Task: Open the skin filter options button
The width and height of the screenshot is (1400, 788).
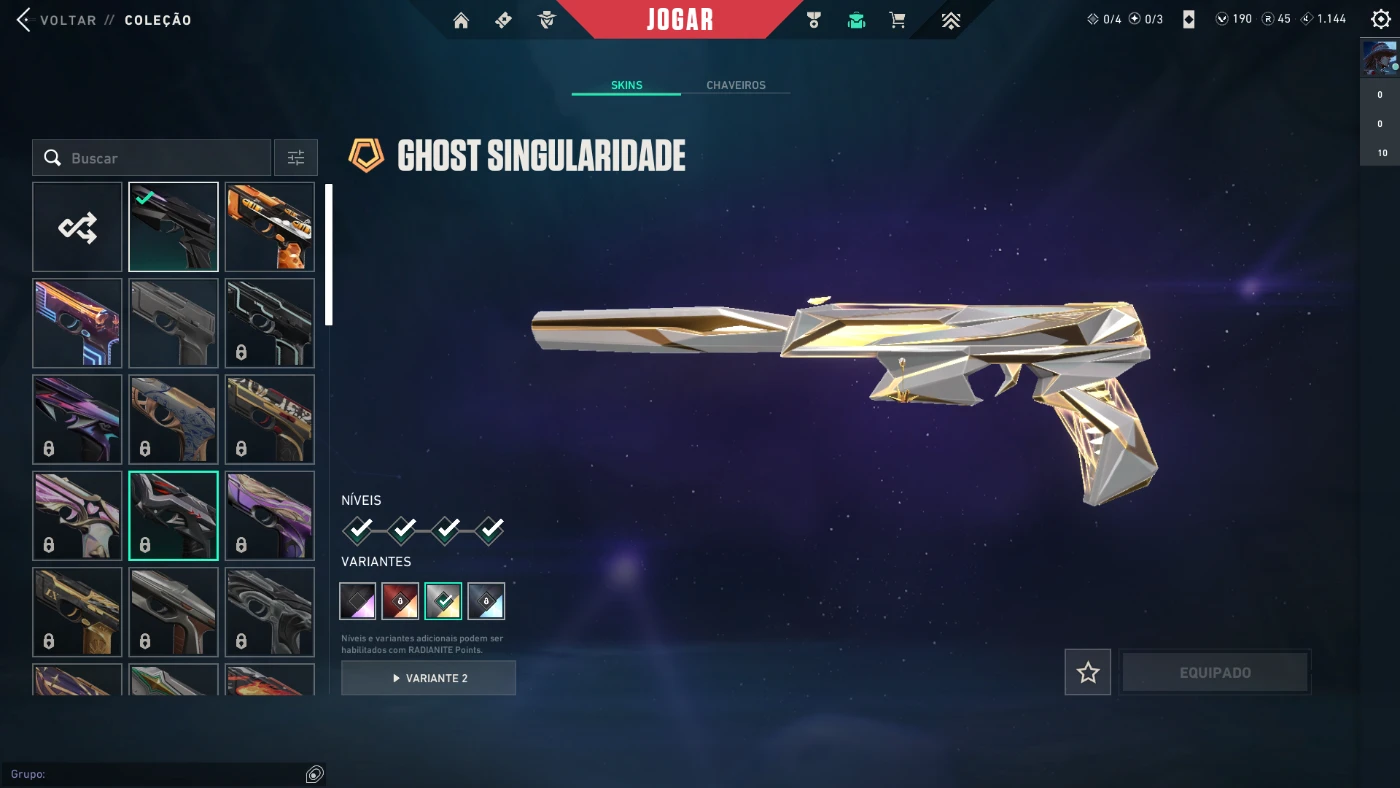Action: pos(296,158)
